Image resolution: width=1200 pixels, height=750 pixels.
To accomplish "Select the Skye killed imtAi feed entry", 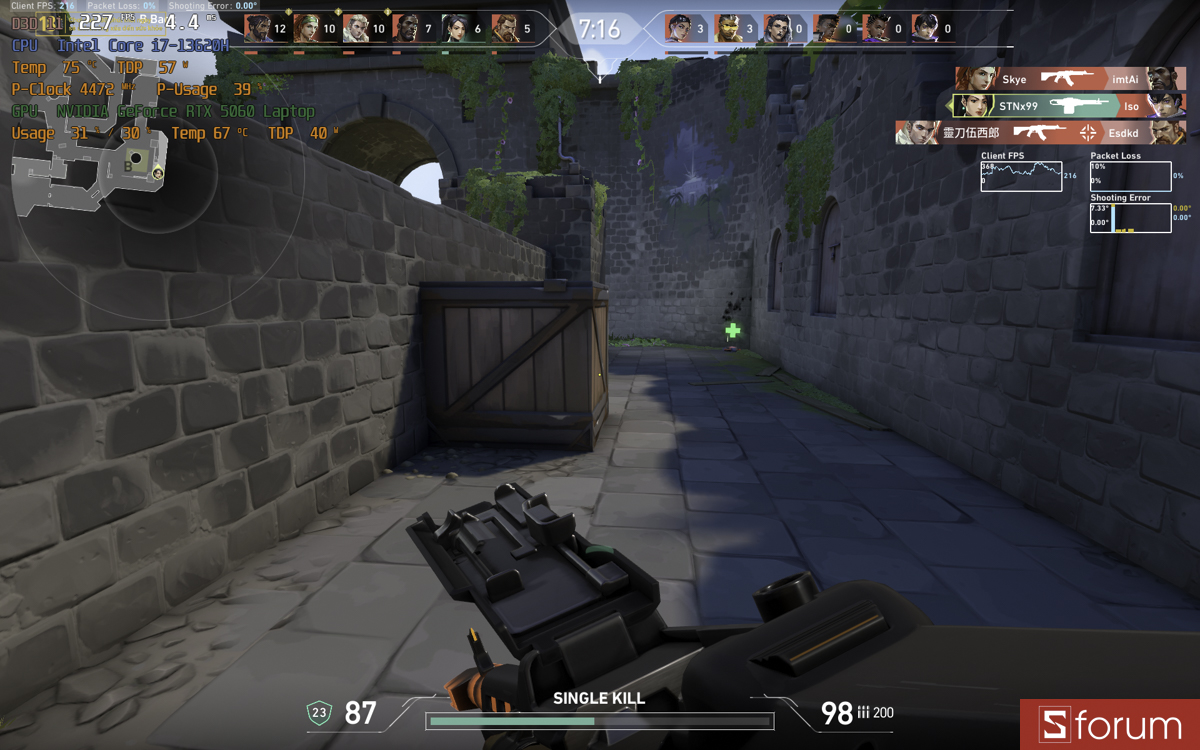I will click(1069, 79).
